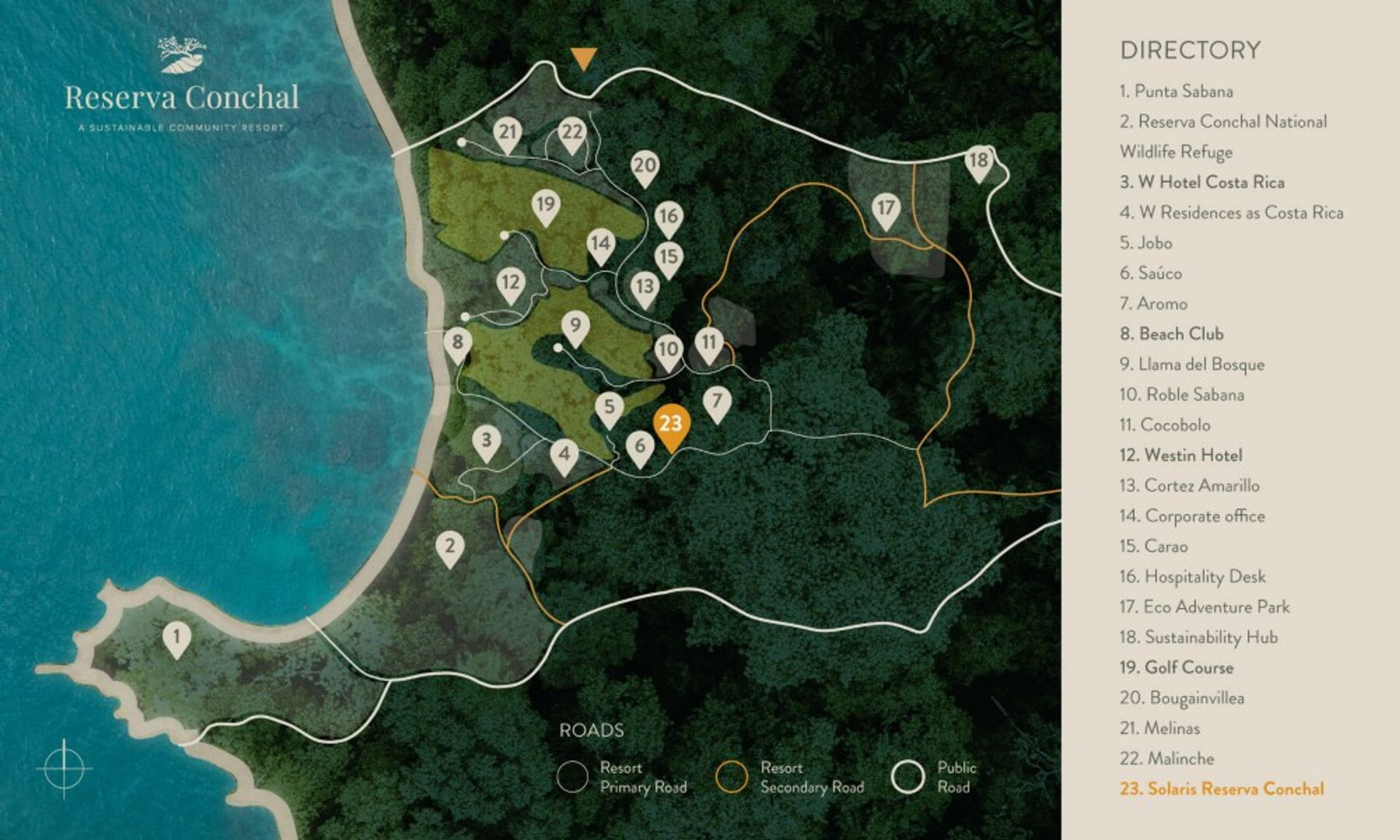Screen dimensions: 1400x840
Task: Select W Hotel Costa Rica in the directory
Action: click(1202, 182)
